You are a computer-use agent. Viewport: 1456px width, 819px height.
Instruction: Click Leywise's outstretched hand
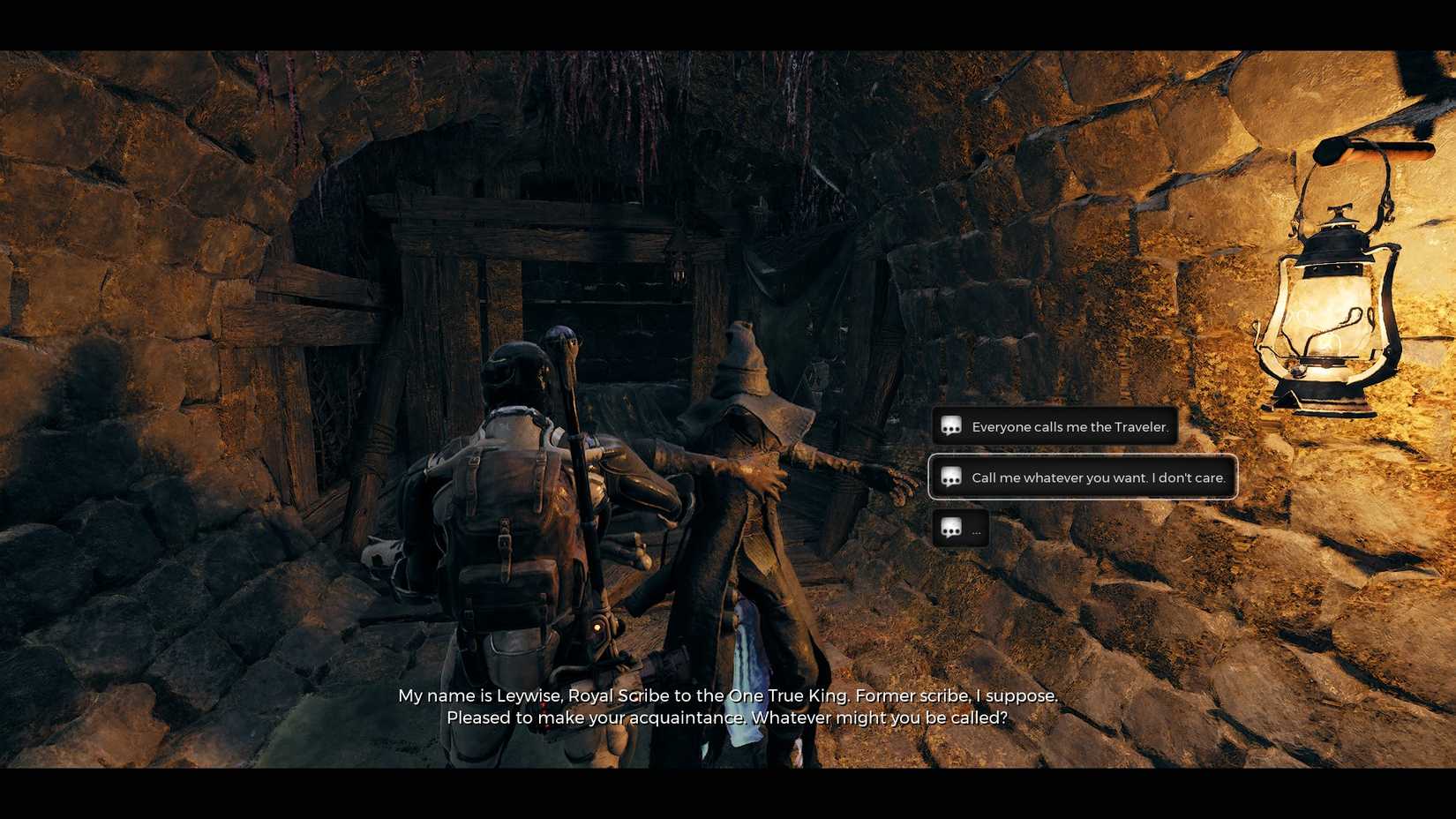point(896,481)
